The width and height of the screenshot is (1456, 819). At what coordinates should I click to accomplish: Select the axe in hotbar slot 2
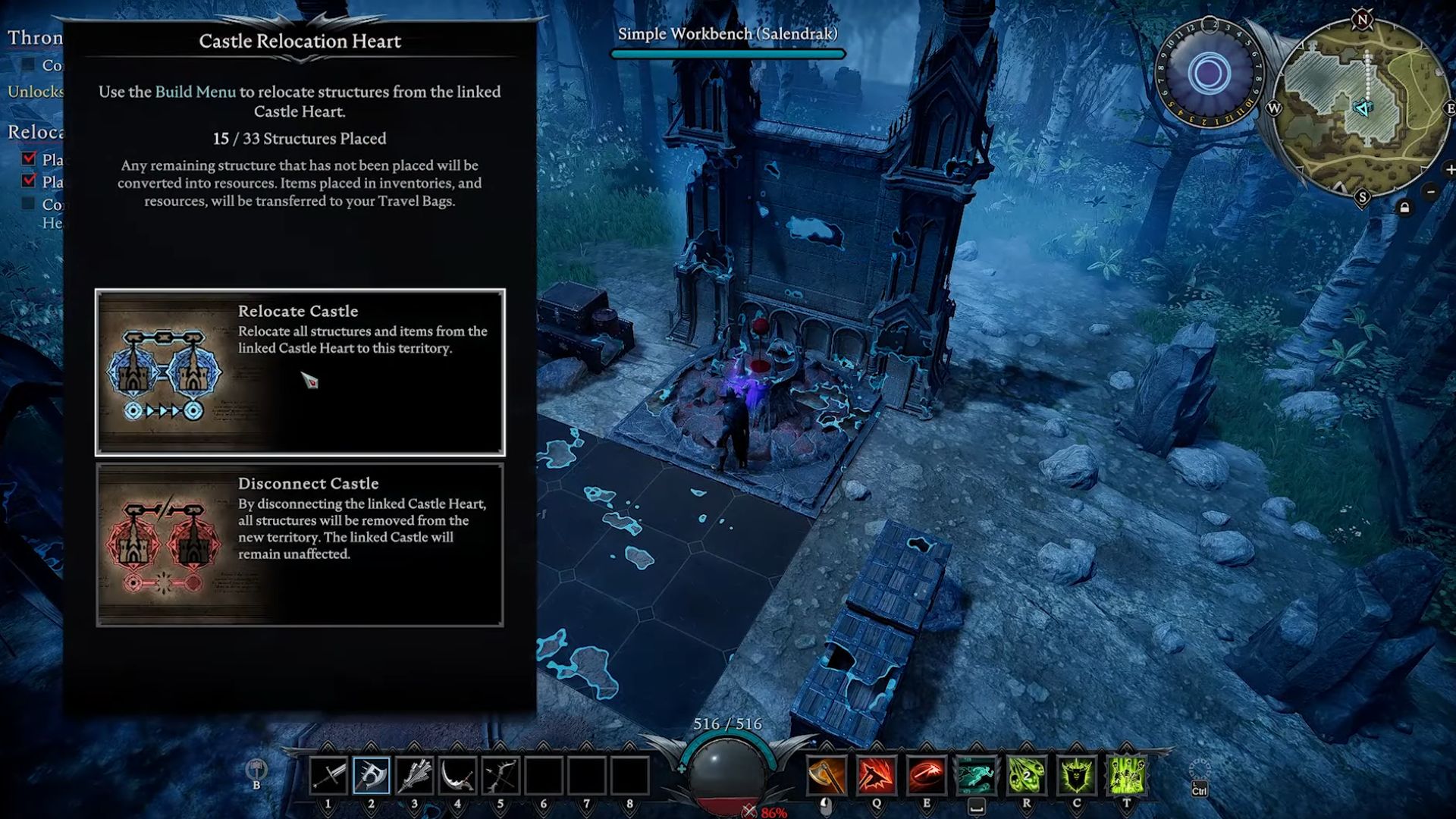pyautogui.click(x=372, y=776)
